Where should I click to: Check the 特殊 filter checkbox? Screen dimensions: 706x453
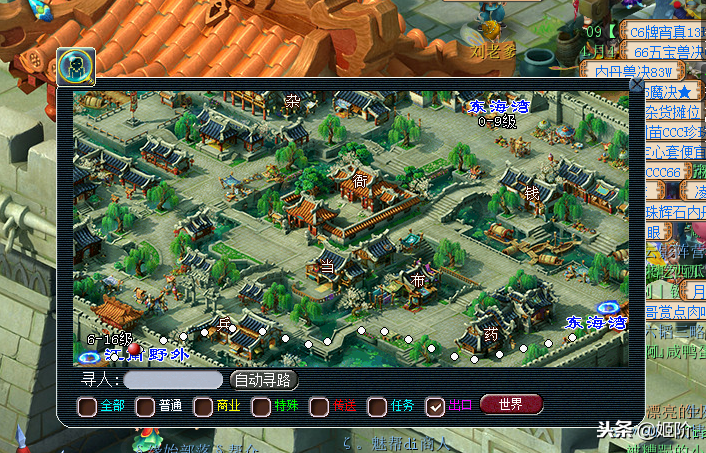pyautogui.click(x=262, y=406)
